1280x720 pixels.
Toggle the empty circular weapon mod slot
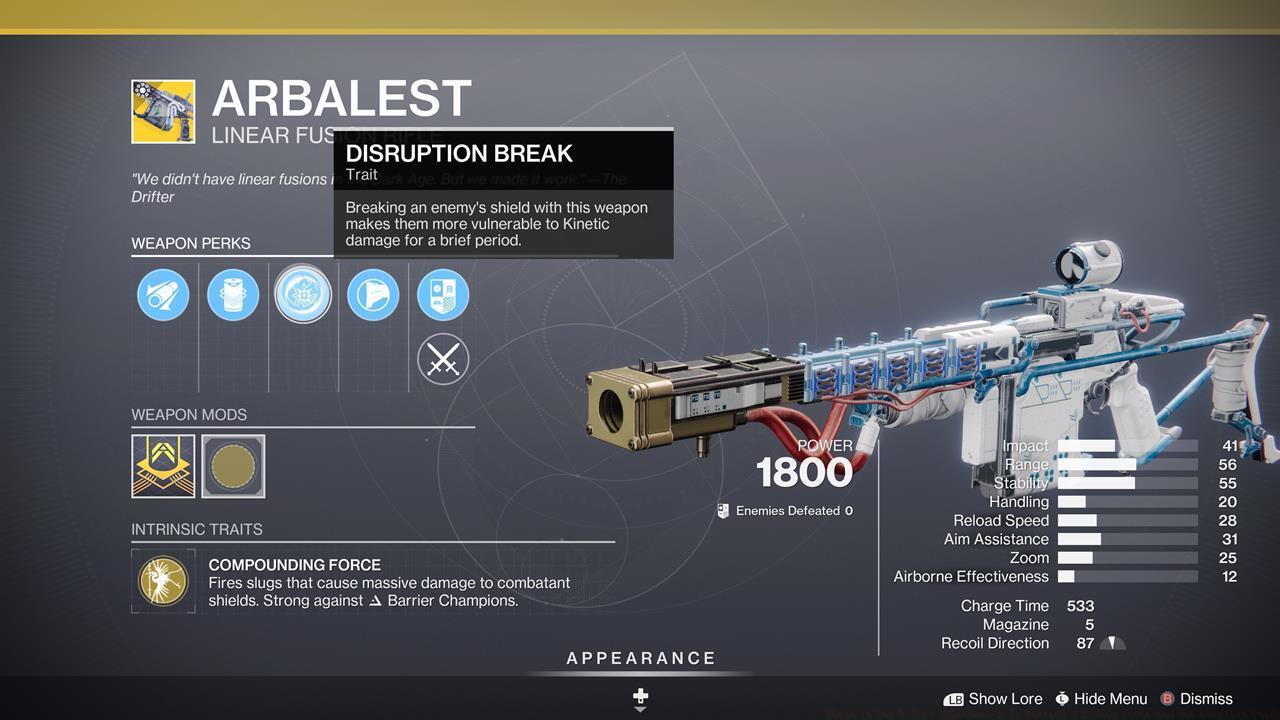[233, 465]
